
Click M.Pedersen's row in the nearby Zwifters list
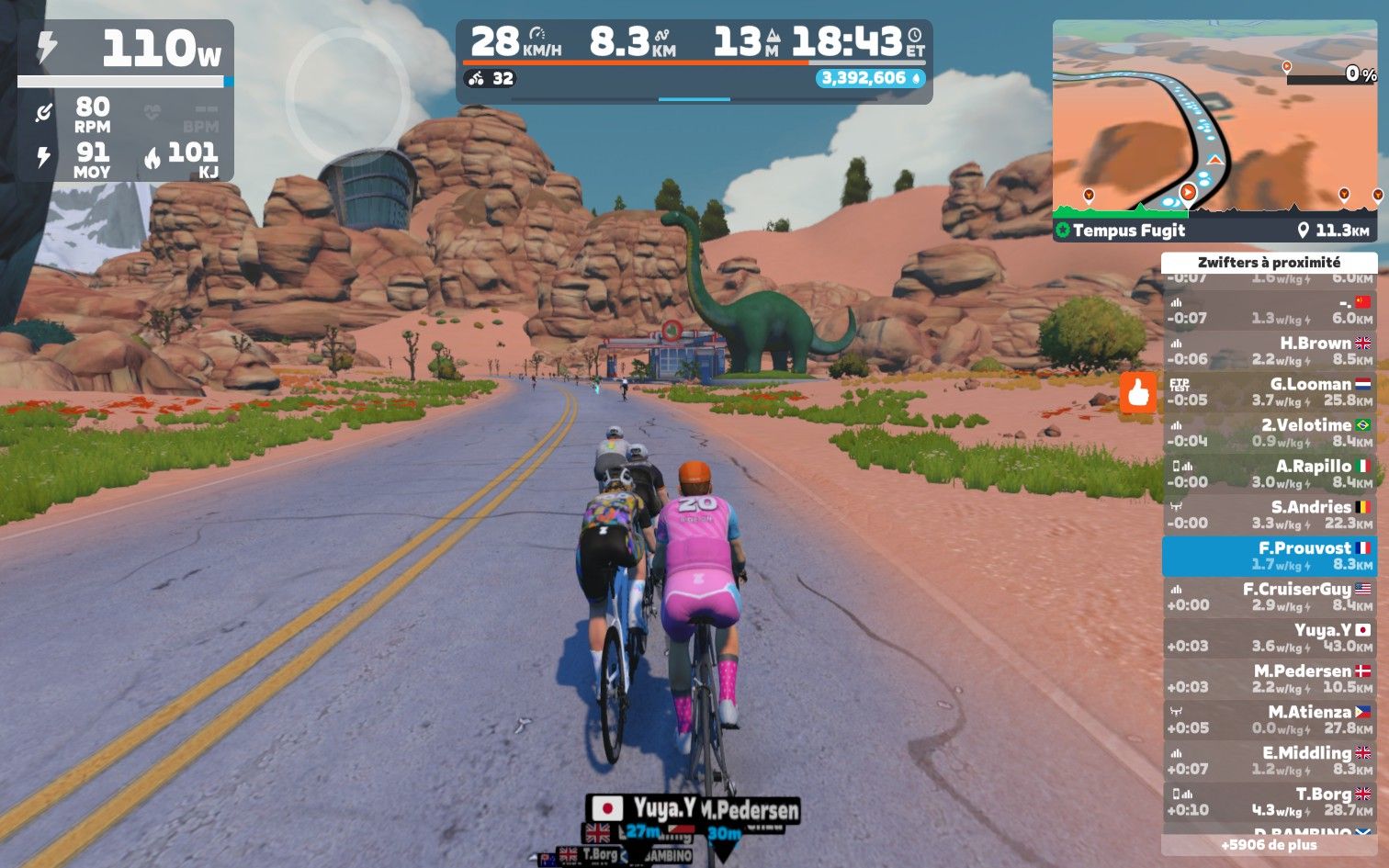click(1270, 679)
